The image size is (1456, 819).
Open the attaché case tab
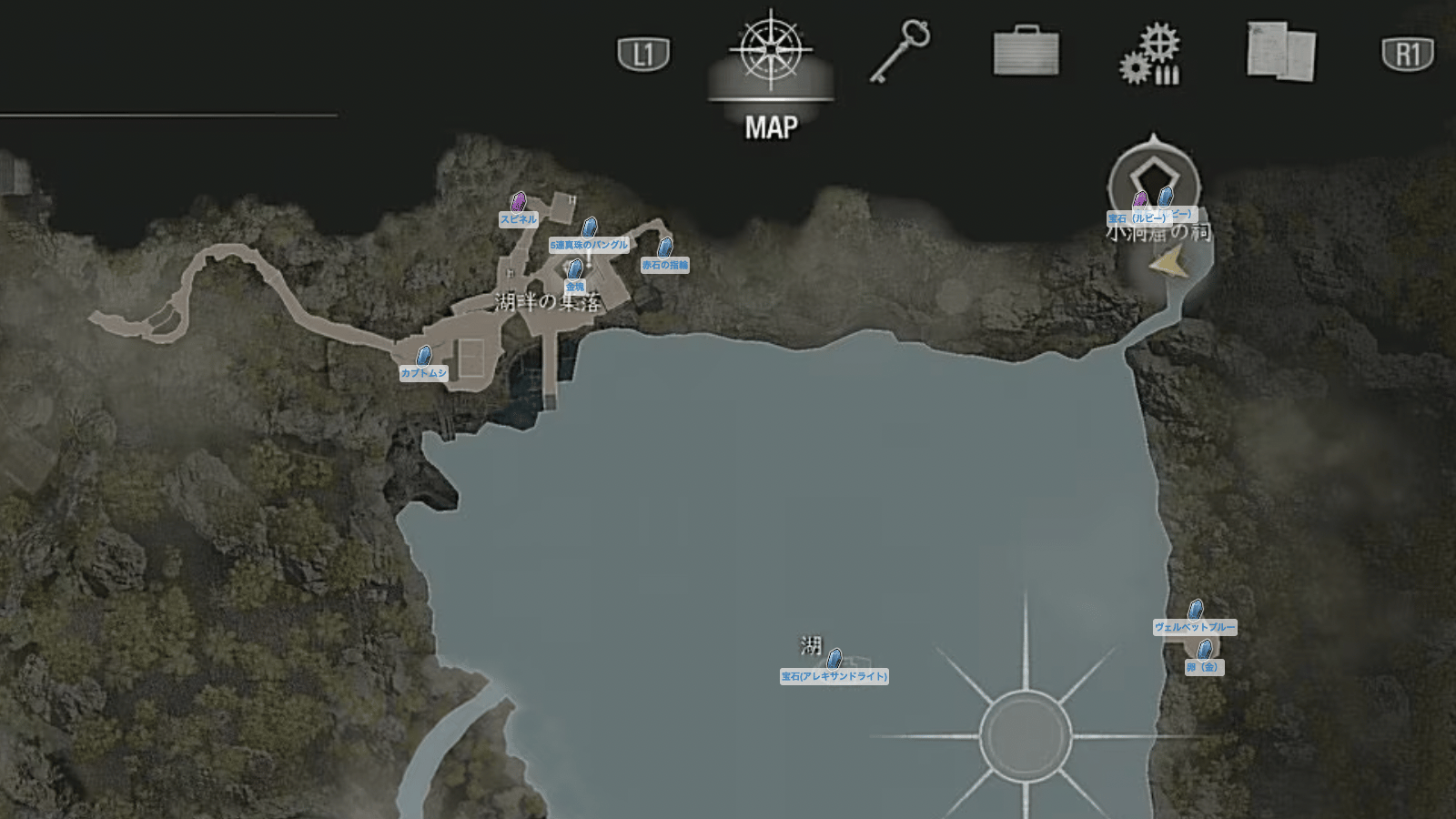1026,51
